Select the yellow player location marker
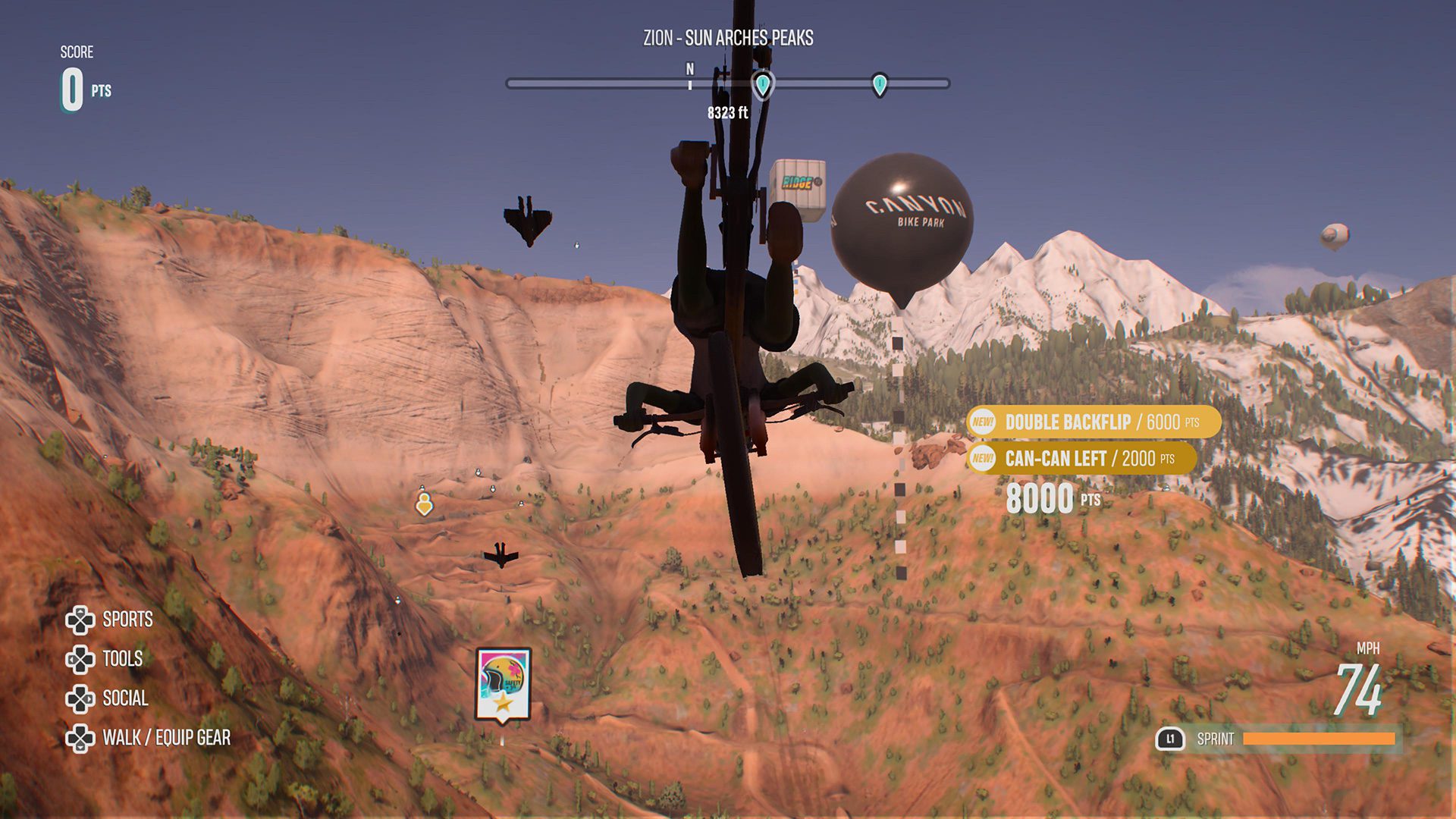 (x=425, y=503)
